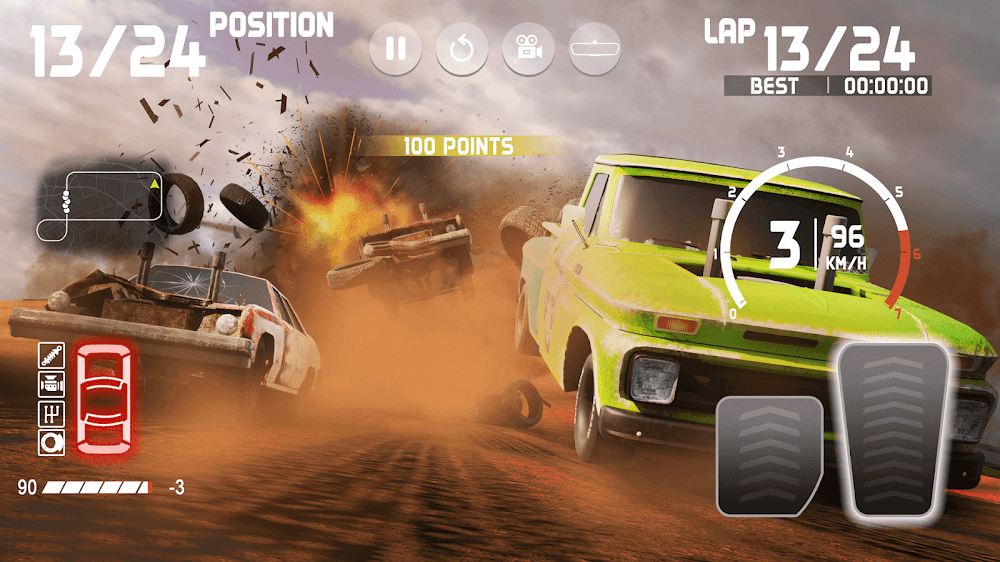Pause the race
The width and height of the screenshot is (1000, 562).
[x=396, y=48]
